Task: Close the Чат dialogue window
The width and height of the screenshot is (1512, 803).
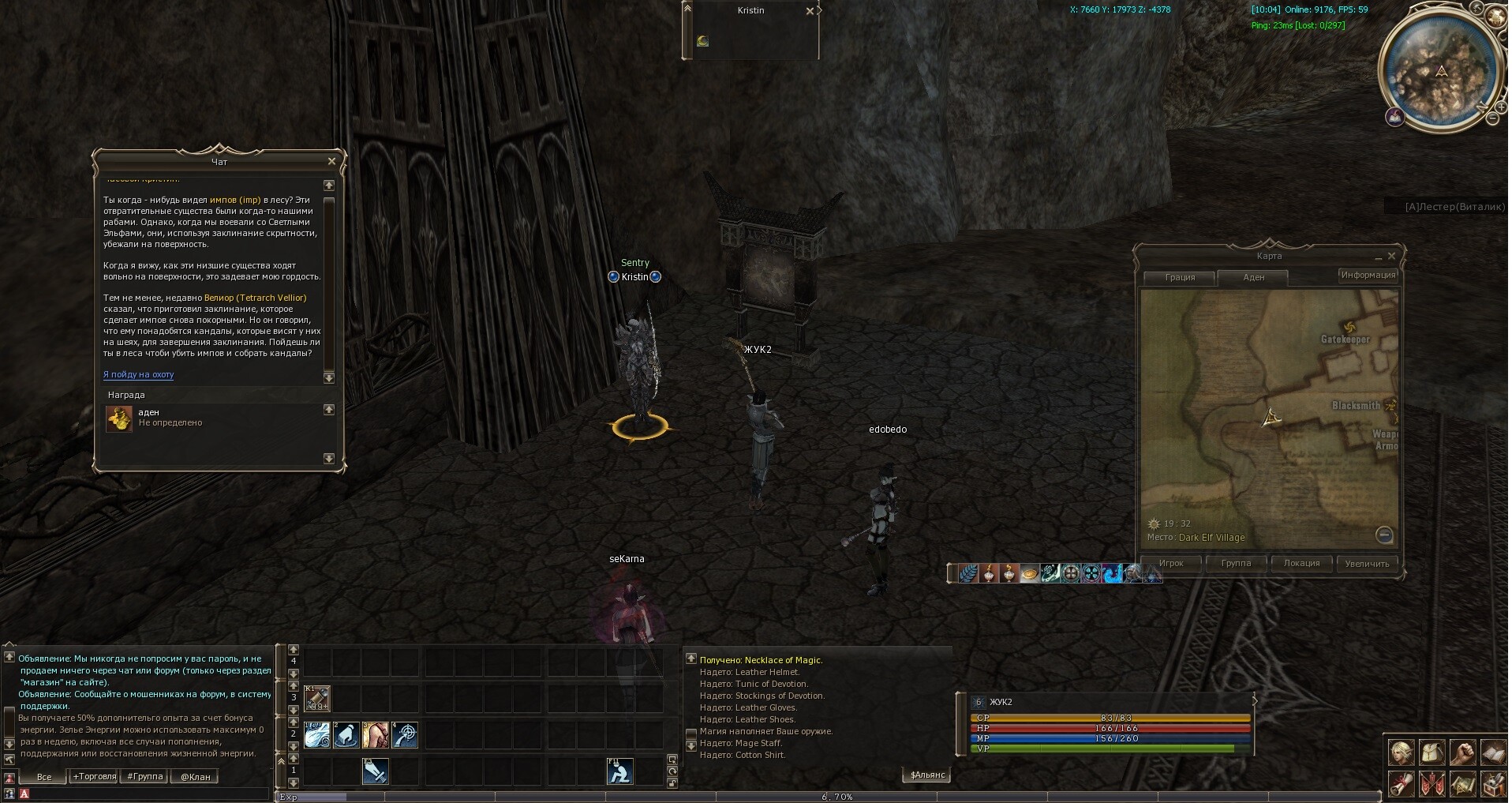Action: point(331,161)
